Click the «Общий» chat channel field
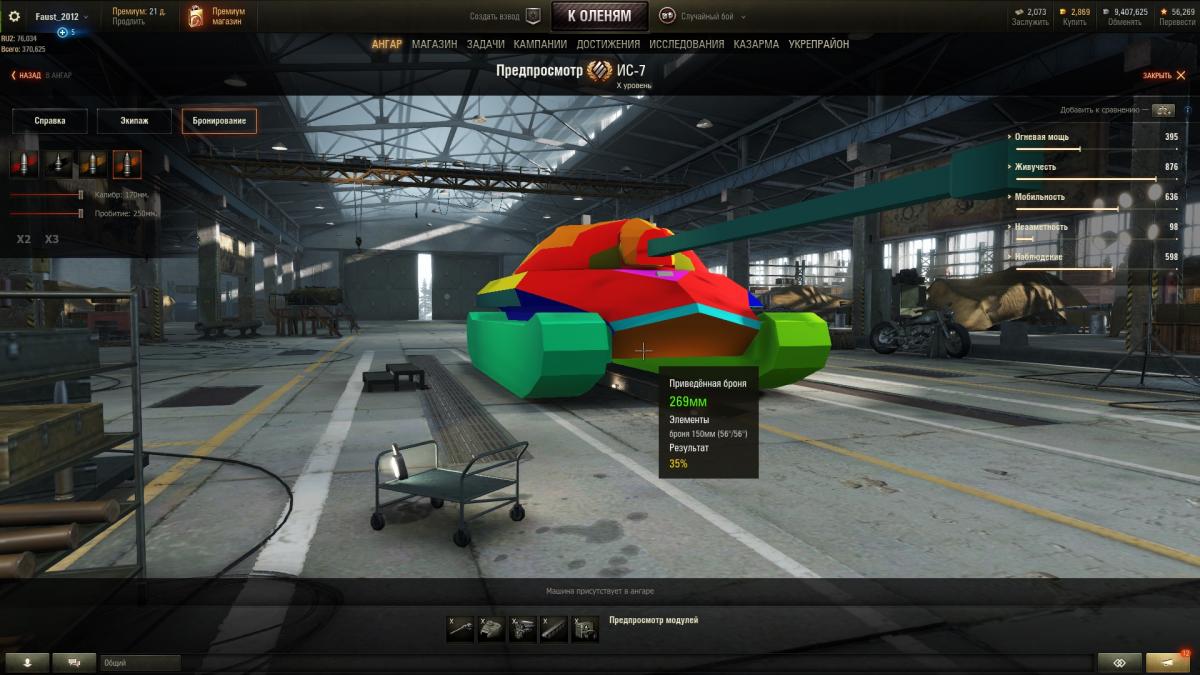This screenshot has height=675, width=1200. pyautogui.click(x=140, y=663)
